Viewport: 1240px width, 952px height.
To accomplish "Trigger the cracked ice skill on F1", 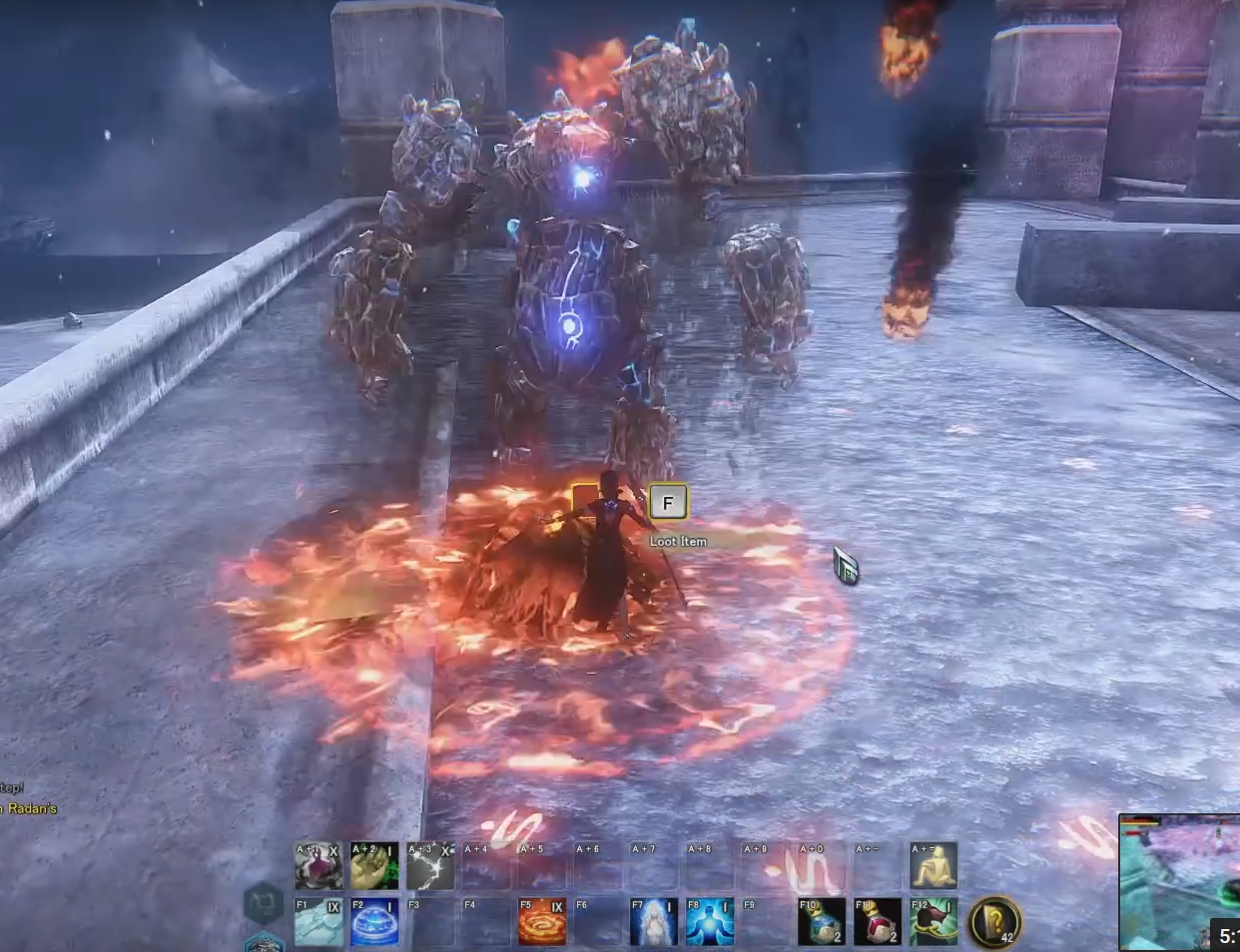I will (x=318, y=921).
